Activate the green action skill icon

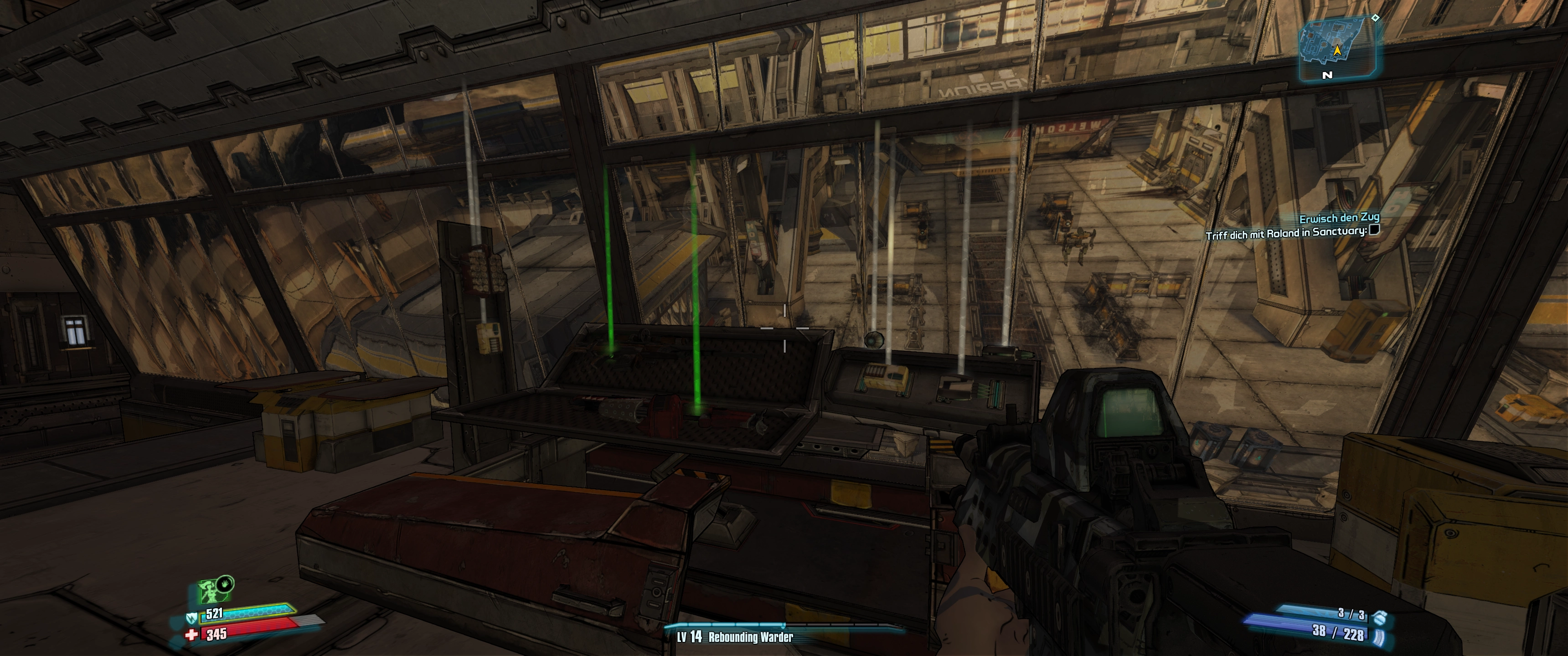(x=209, y=589)
